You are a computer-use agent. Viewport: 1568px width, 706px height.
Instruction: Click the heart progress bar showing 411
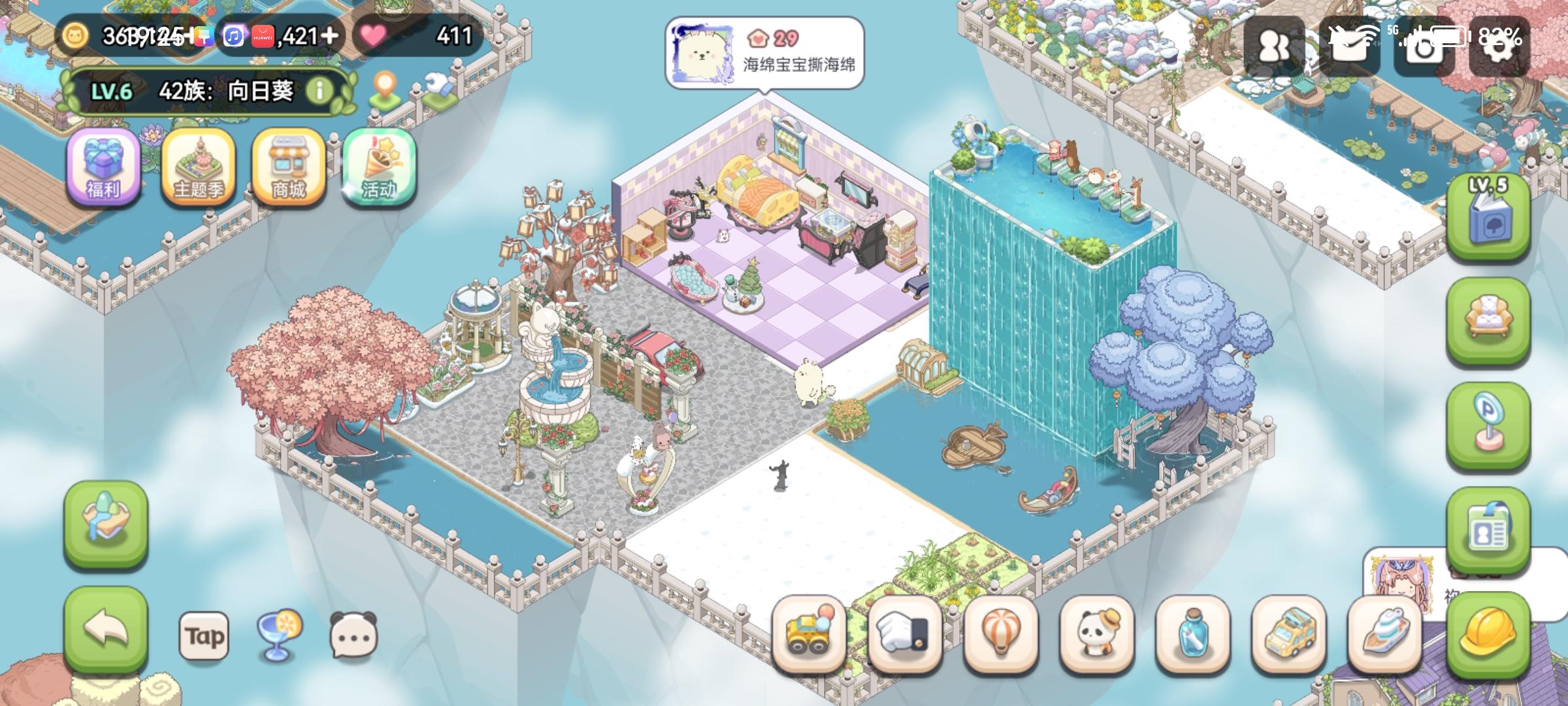click(x=418, y=36)
